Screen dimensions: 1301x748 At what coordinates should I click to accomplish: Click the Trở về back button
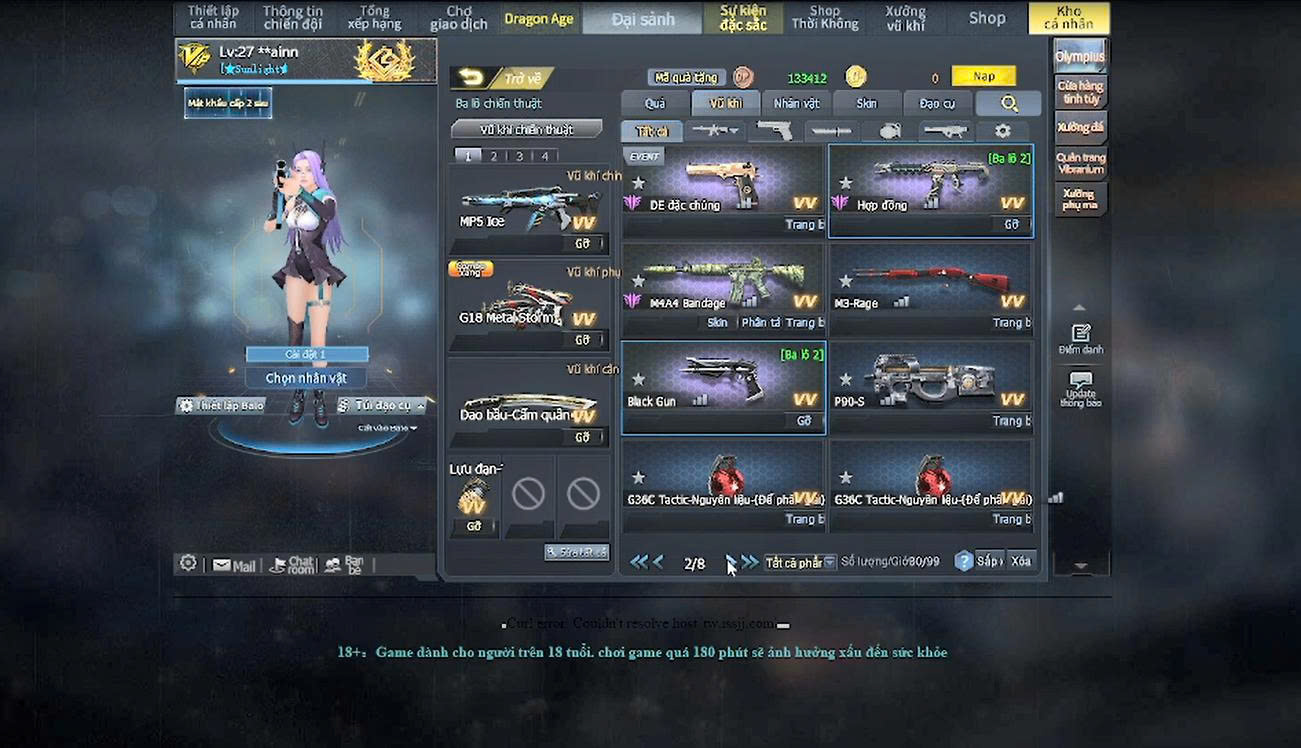coord(501,78)
